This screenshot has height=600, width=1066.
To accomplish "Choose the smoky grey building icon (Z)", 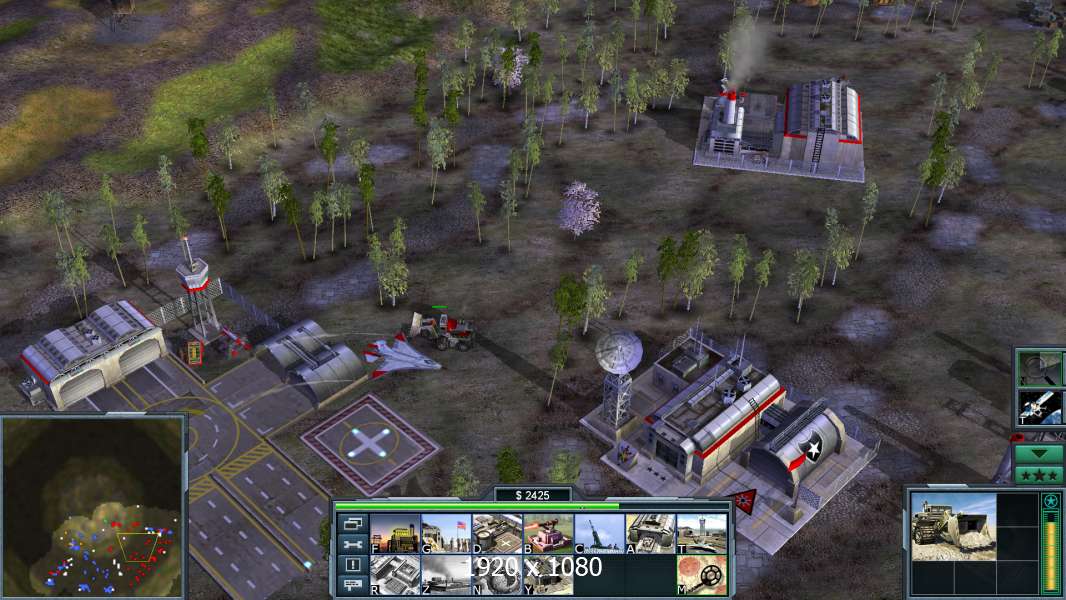I will [x=446, y=575].
